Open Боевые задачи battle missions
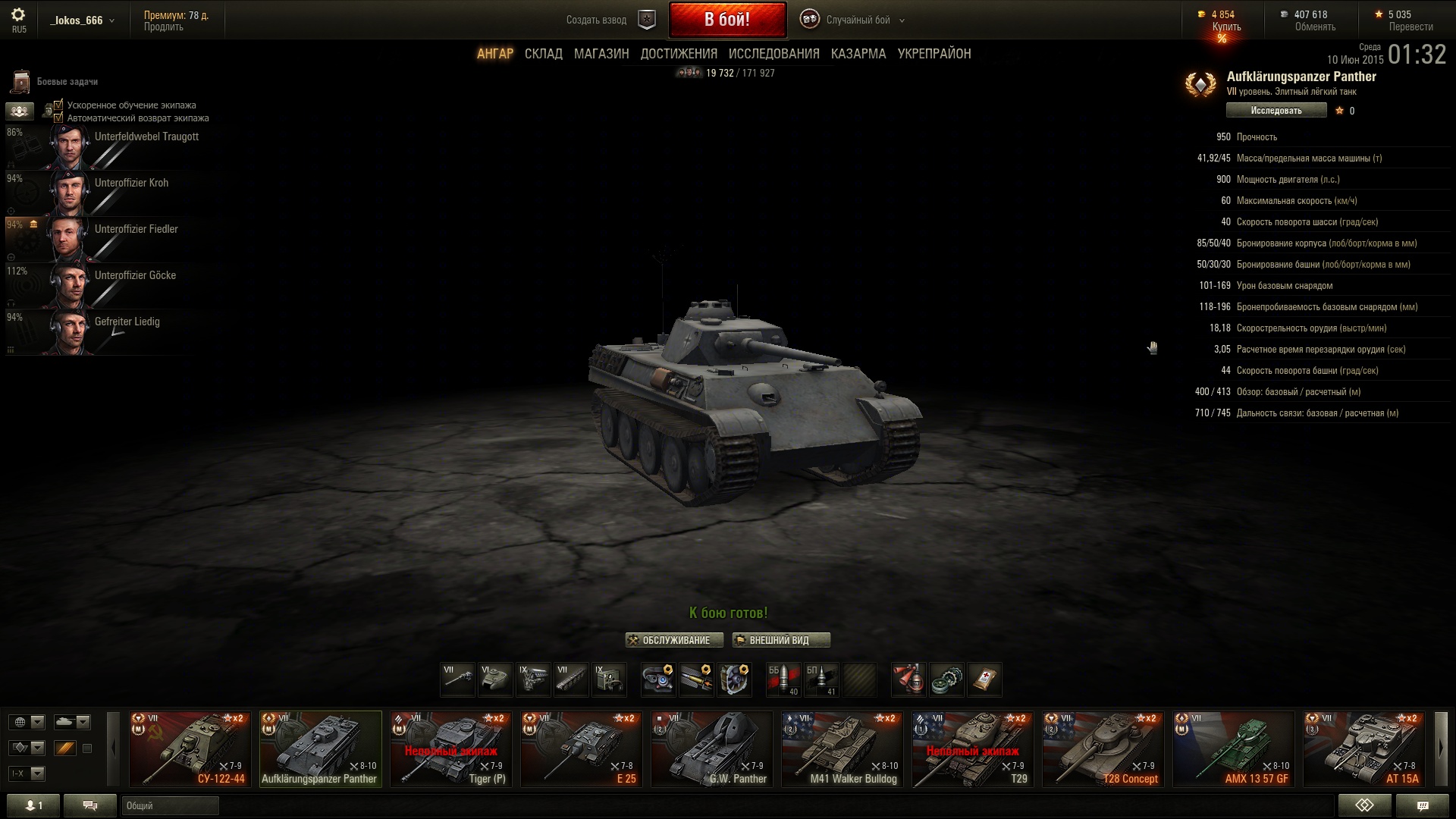Viewport: 1456px width, 819px height. [55, 81]
